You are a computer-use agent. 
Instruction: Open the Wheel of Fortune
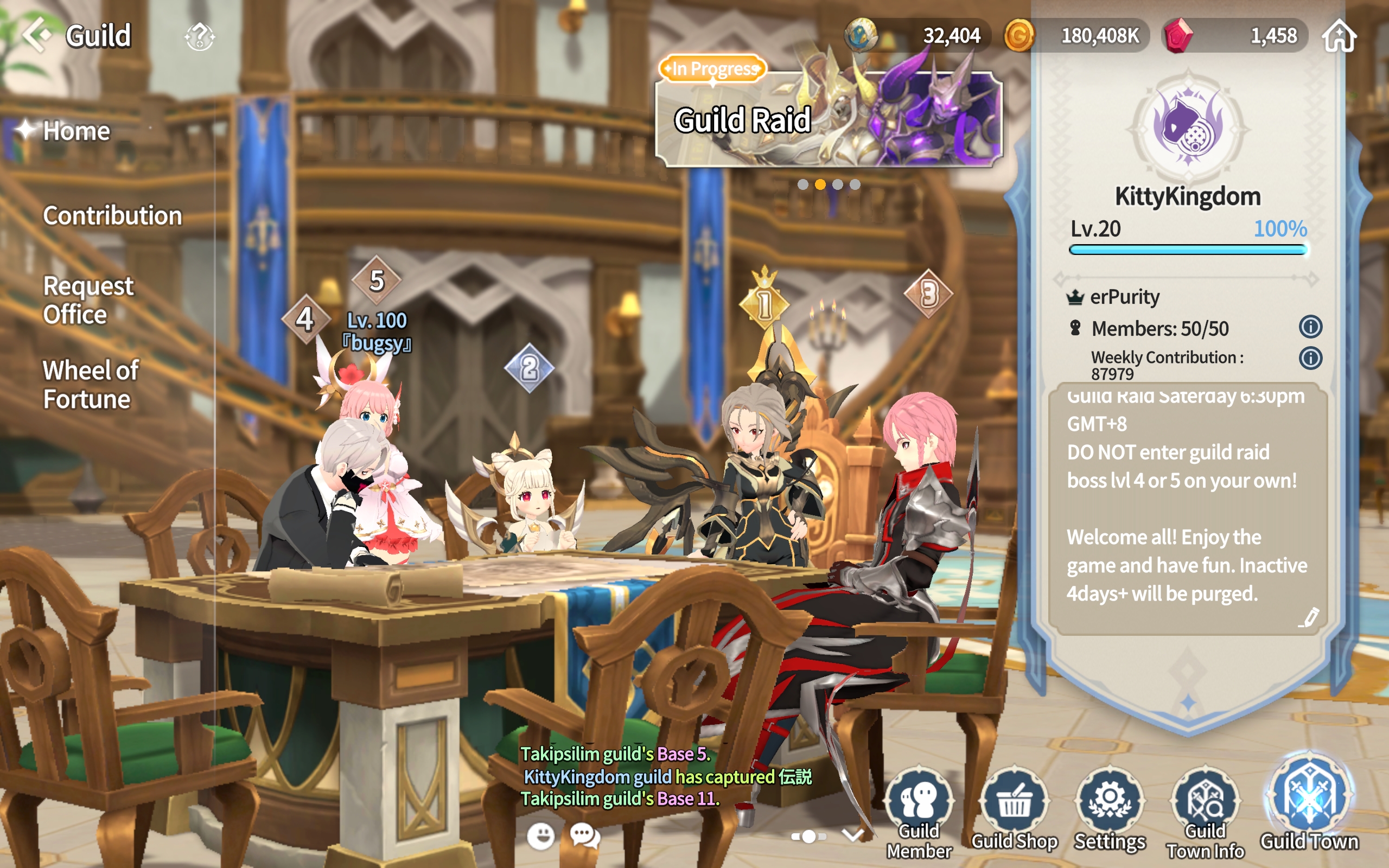coord(90,384)
